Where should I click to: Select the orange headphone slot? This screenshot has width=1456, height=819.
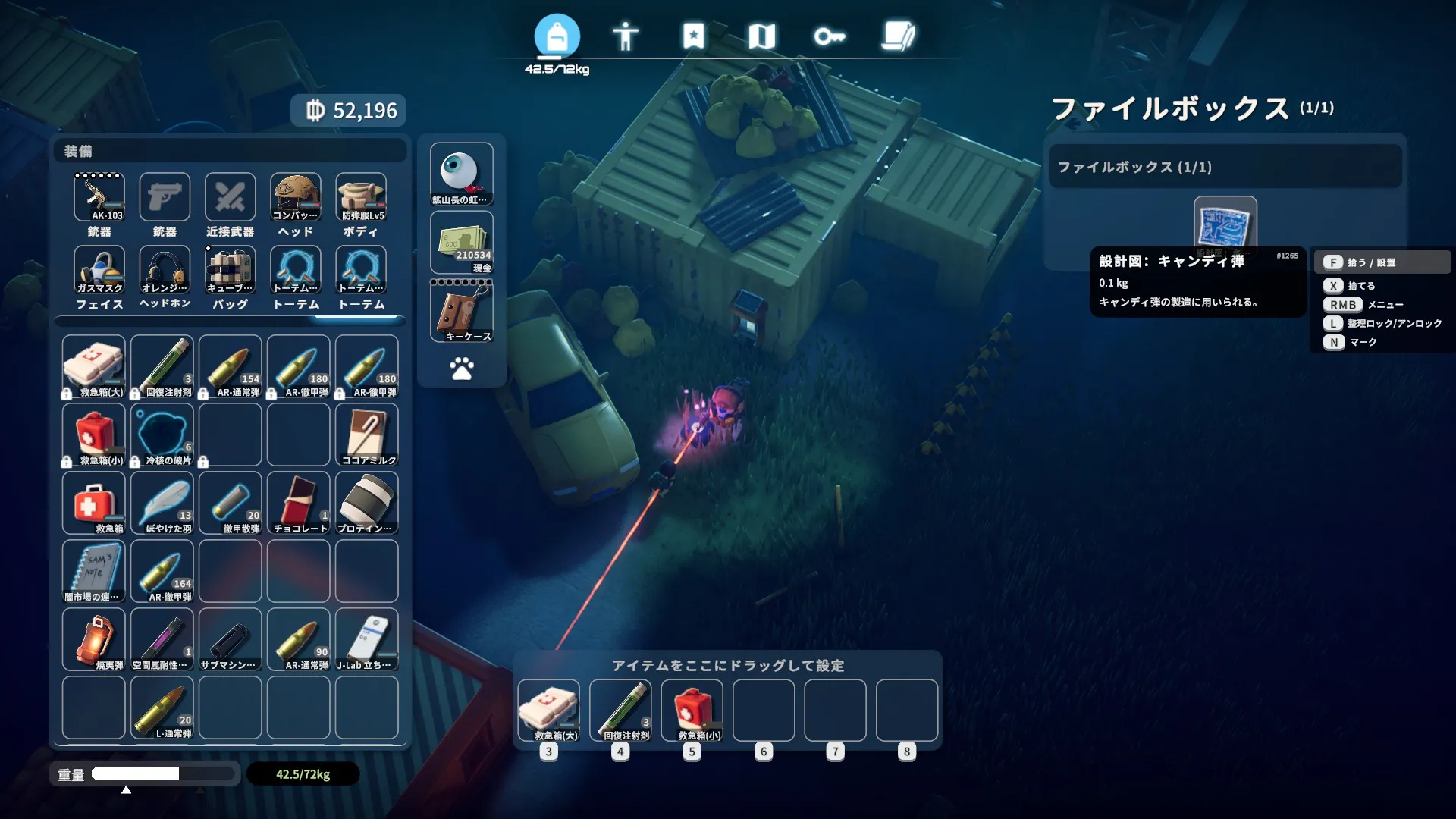165,270
